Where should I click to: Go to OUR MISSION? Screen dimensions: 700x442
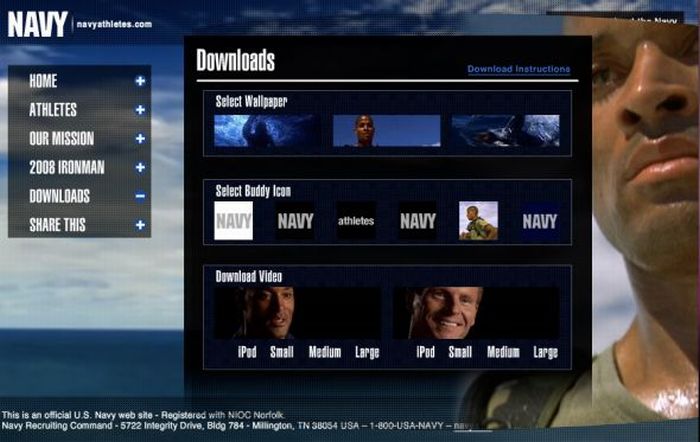[62, 139]
